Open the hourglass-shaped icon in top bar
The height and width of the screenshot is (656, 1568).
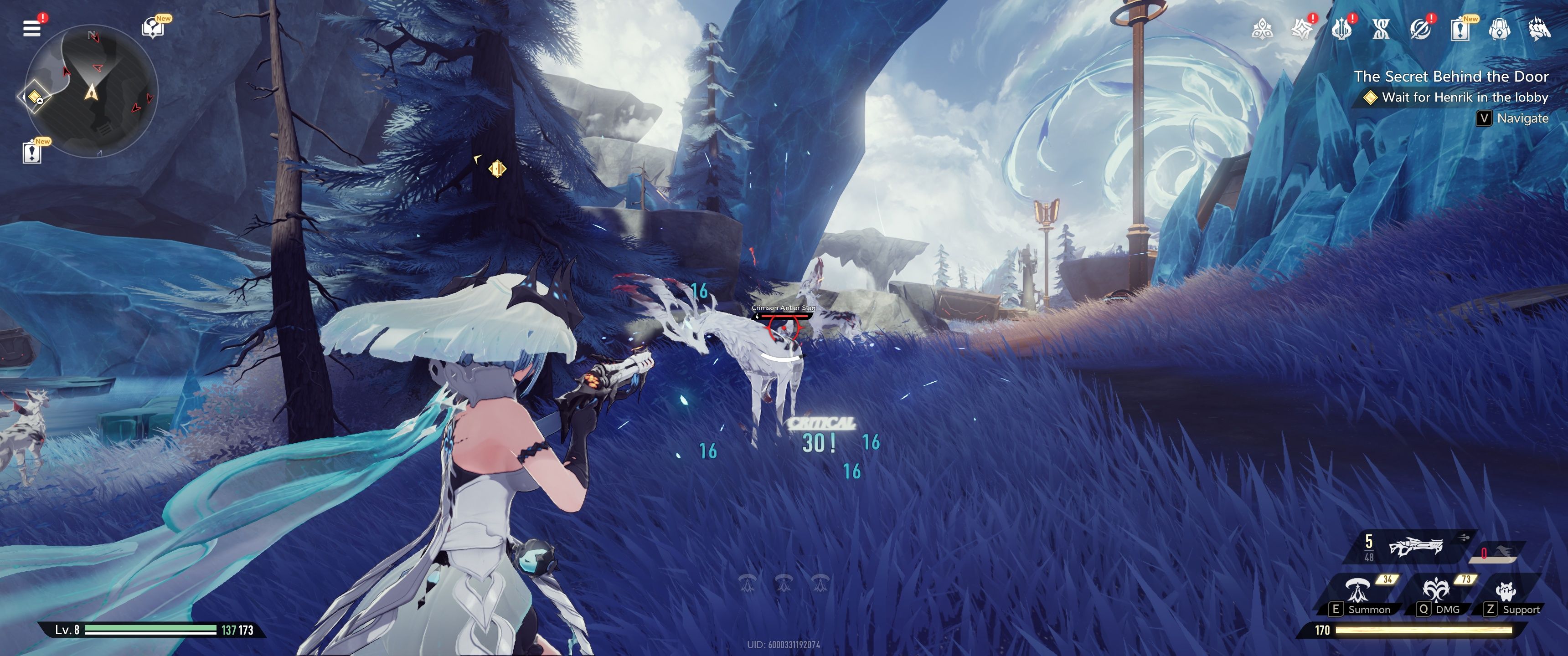pyautogui.click(x=1381, y=29)
